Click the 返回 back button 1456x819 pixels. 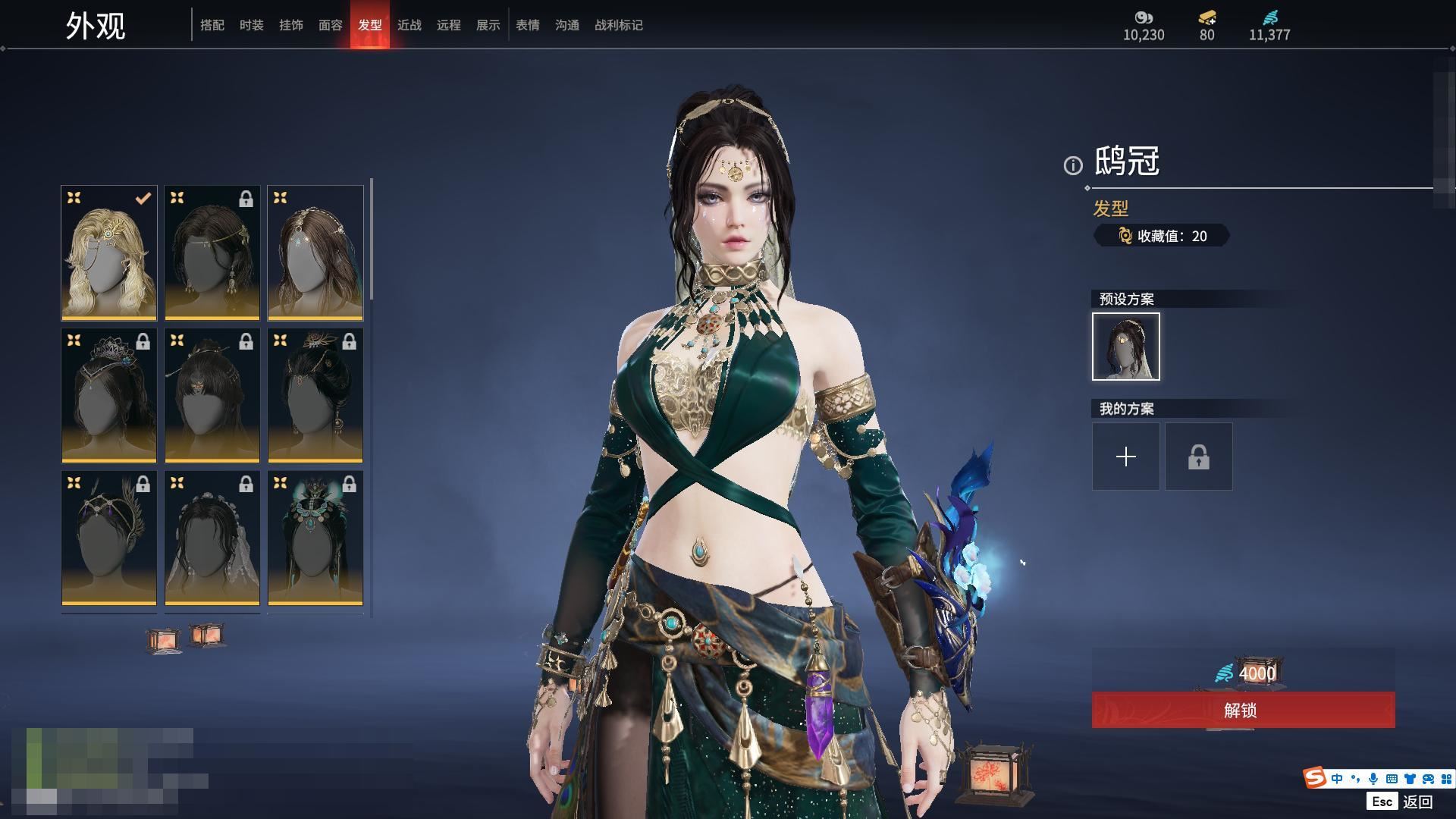pos(1417,802)
